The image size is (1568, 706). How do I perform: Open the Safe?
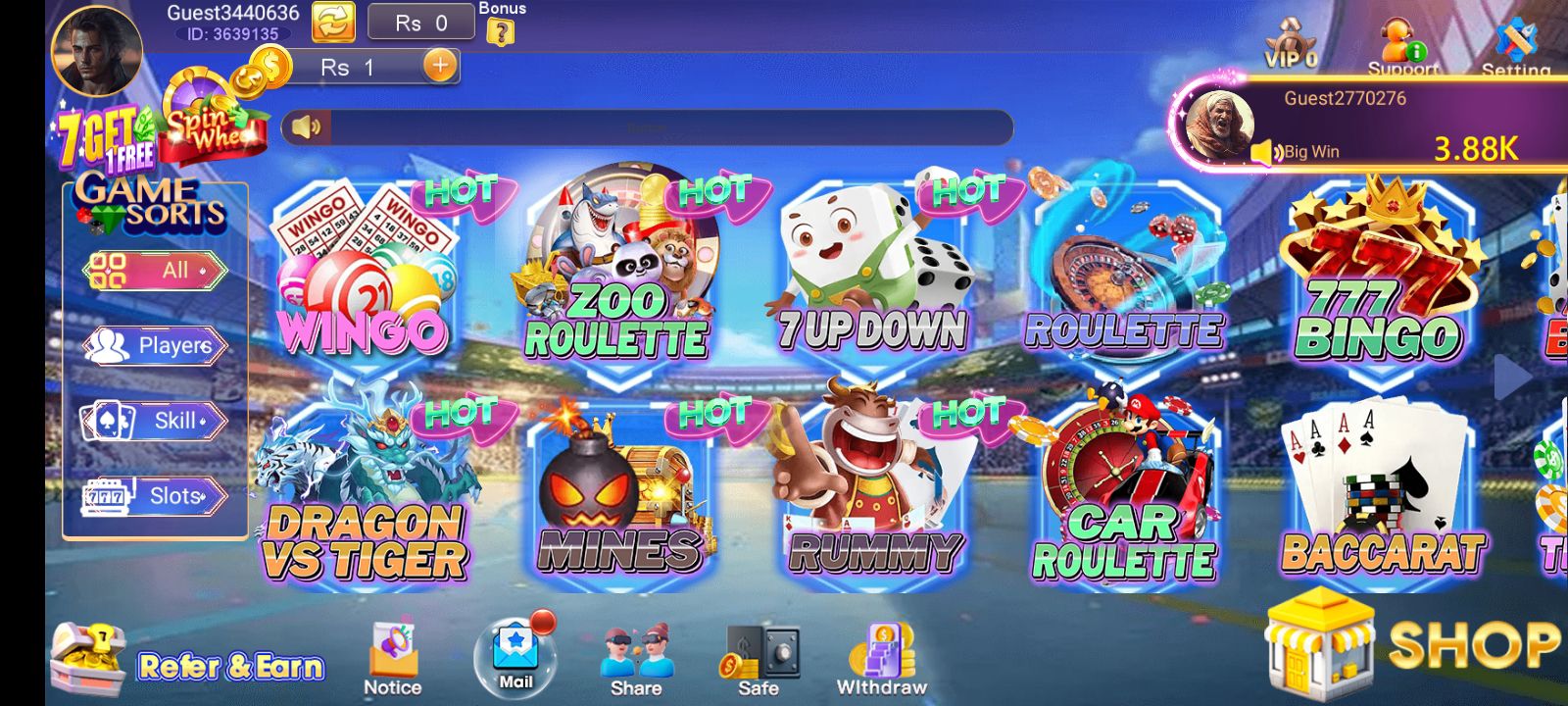pyautogui.click(x=759, y=659)
